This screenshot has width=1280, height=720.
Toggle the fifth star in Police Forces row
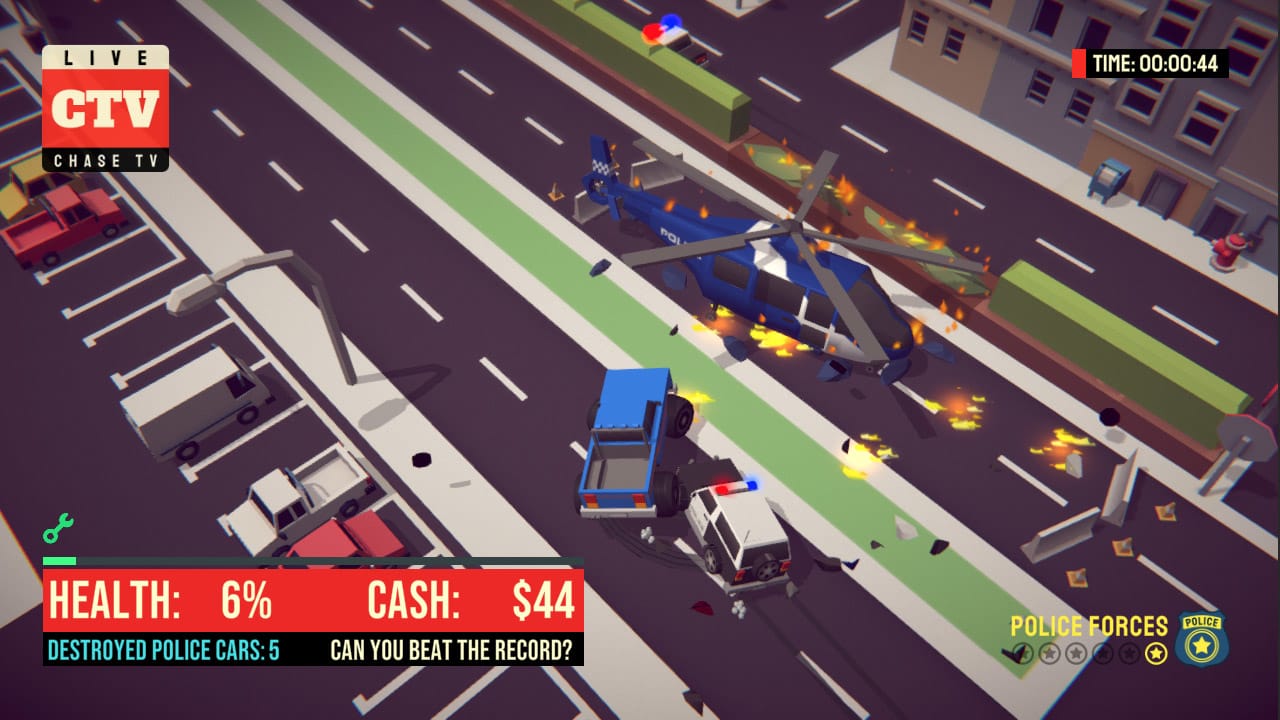pos(1128,653)
